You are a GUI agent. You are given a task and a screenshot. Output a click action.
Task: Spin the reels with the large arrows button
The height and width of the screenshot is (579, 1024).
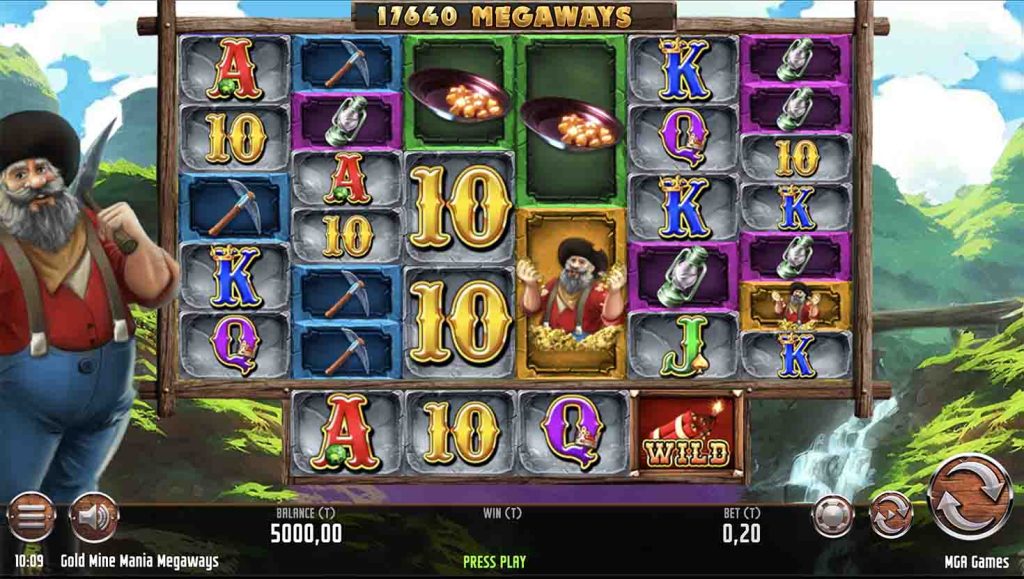coord(970,497)
